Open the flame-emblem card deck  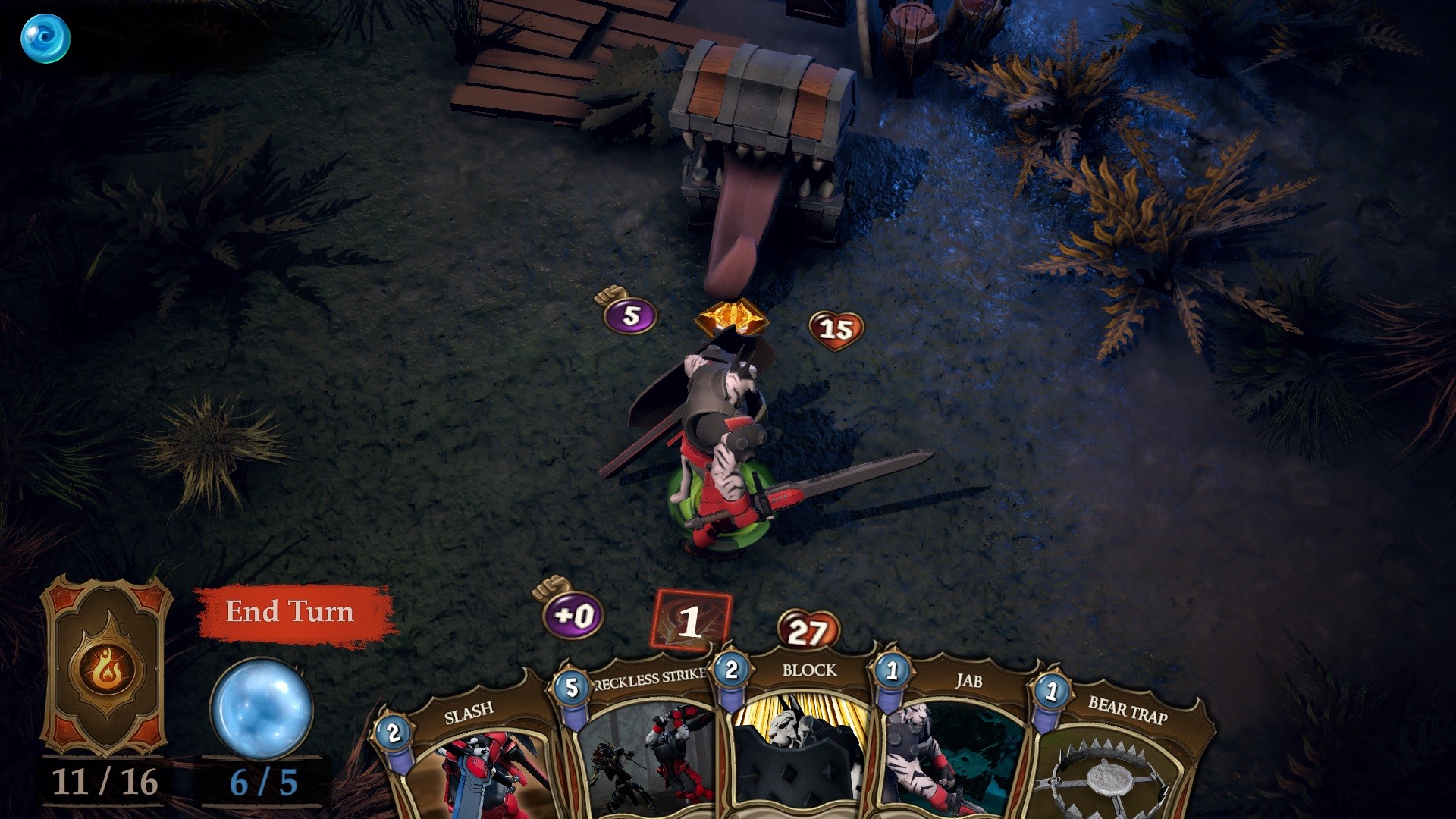106,667
